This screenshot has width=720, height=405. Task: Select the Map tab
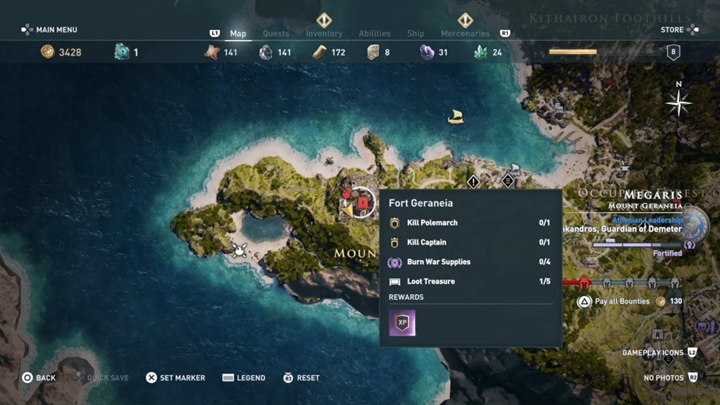(x=238, y=34)
